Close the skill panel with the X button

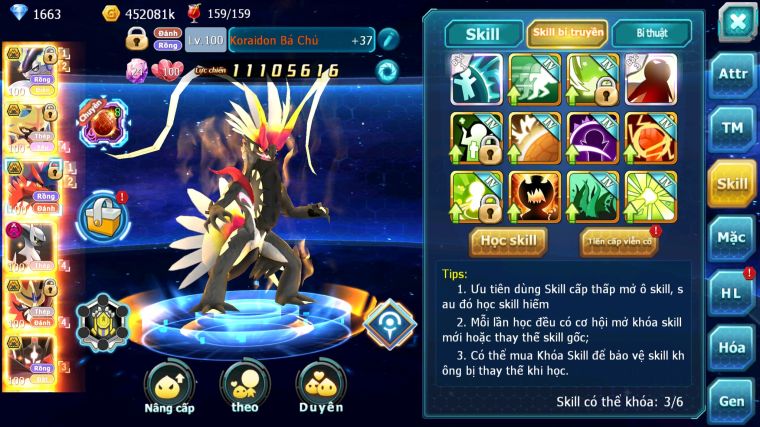(x=735, y=21)
